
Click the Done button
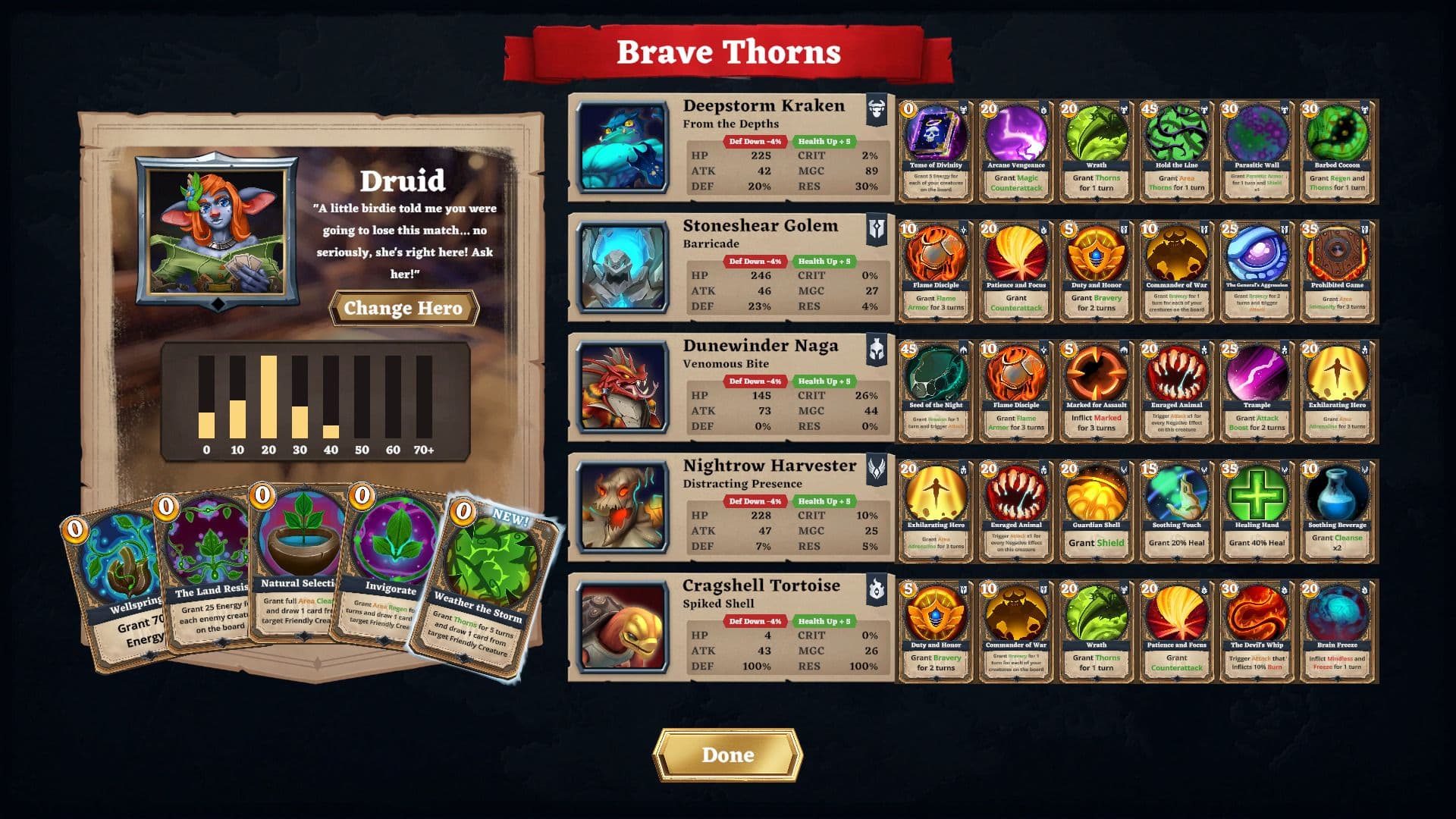click(727, 754)
